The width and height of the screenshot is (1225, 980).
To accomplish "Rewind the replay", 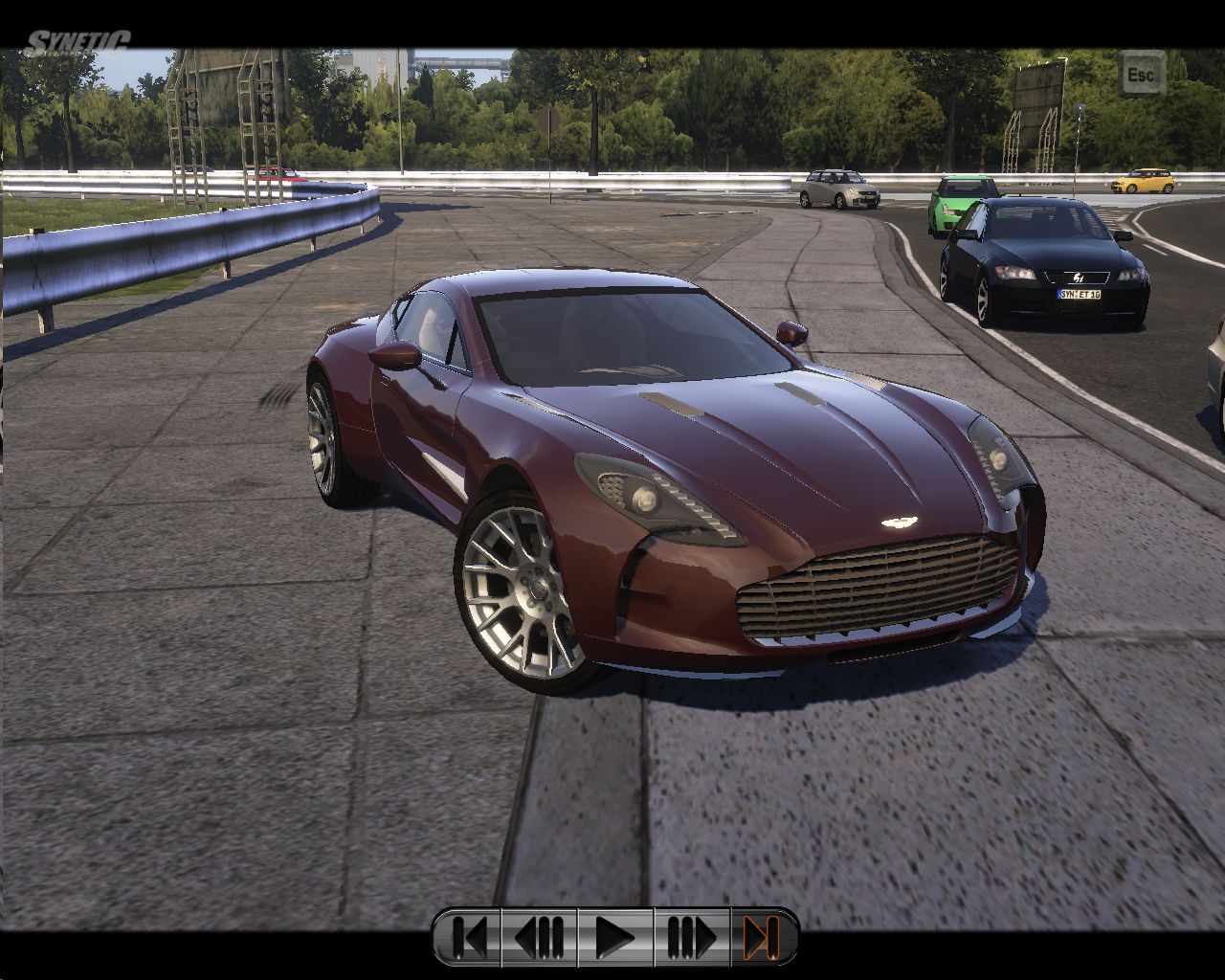I will (540, 937).
